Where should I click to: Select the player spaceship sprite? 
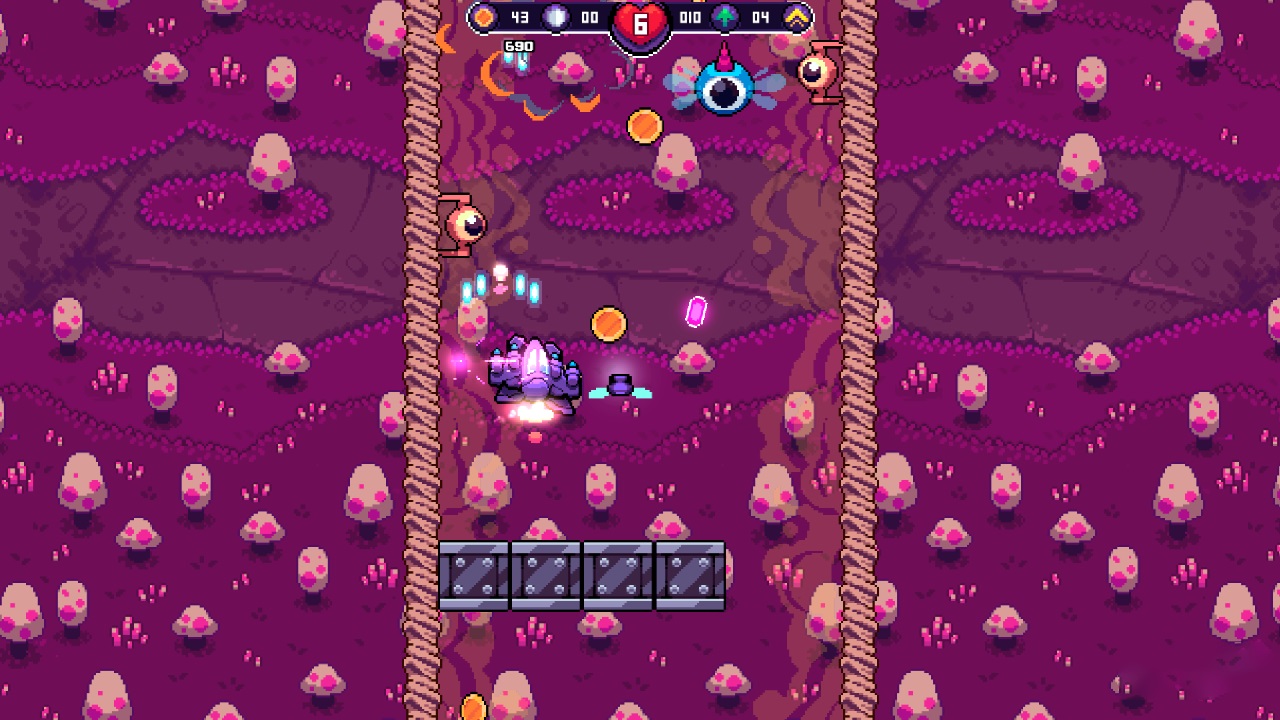535,375
